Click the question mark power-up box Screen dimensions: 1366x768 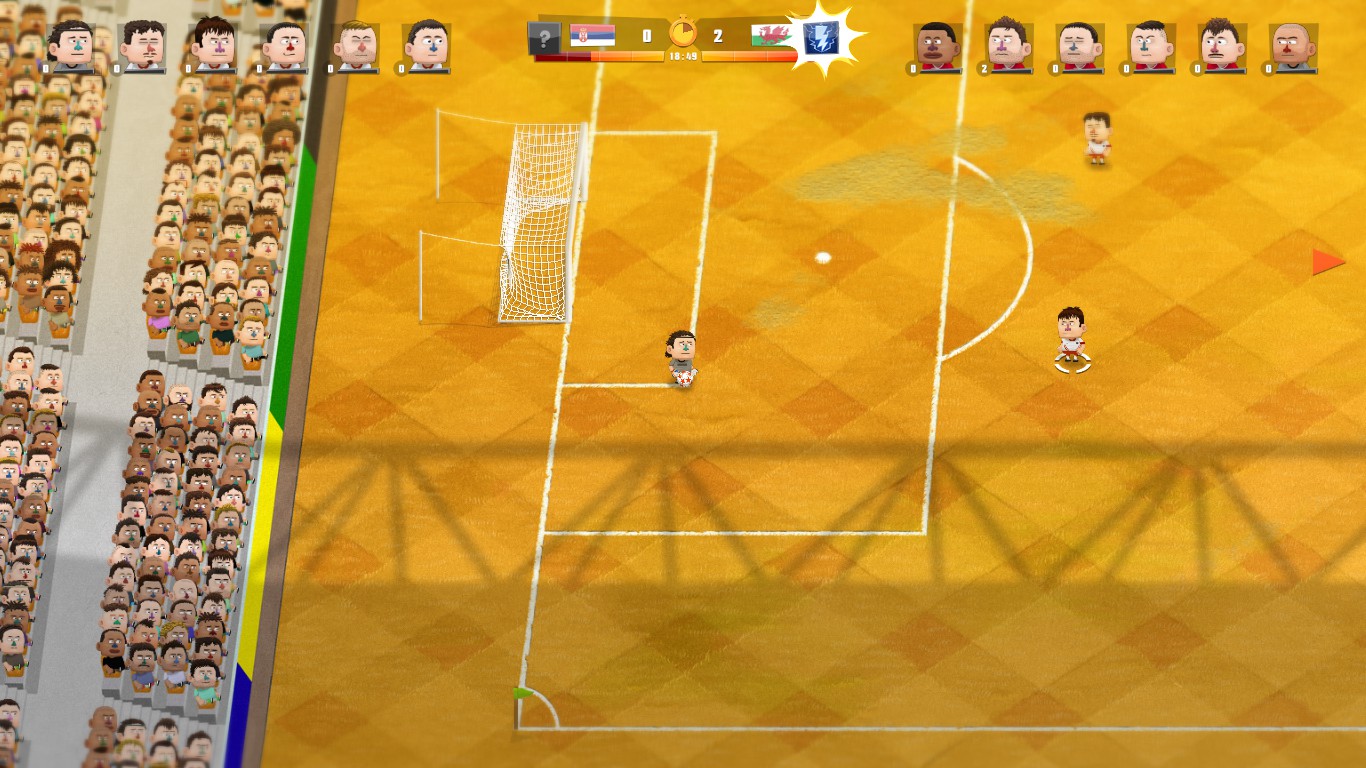[544, 39]
